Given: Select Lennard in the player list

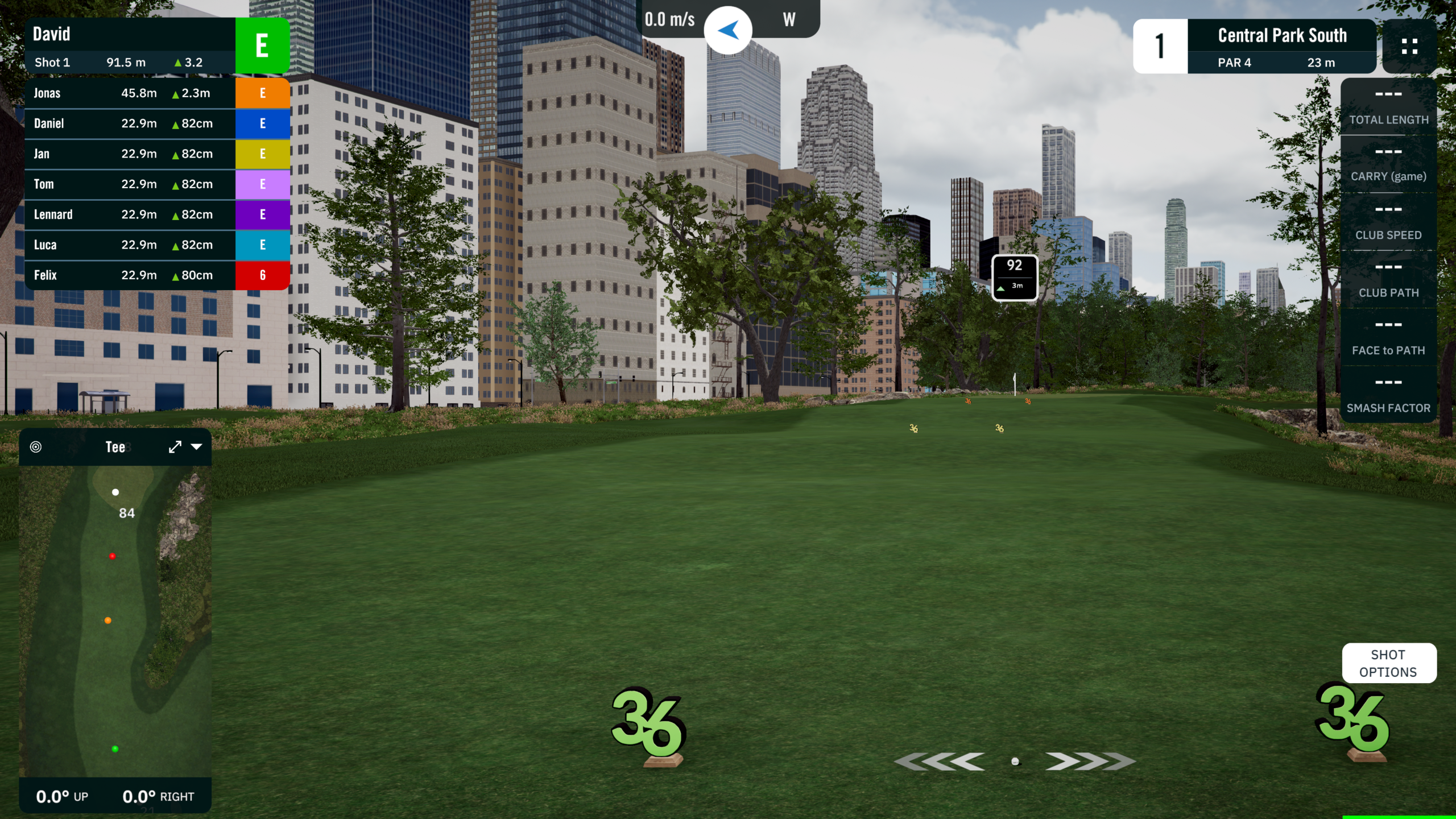Looking at the screenshot, I should pyautogui.click(x=131, y=214).
